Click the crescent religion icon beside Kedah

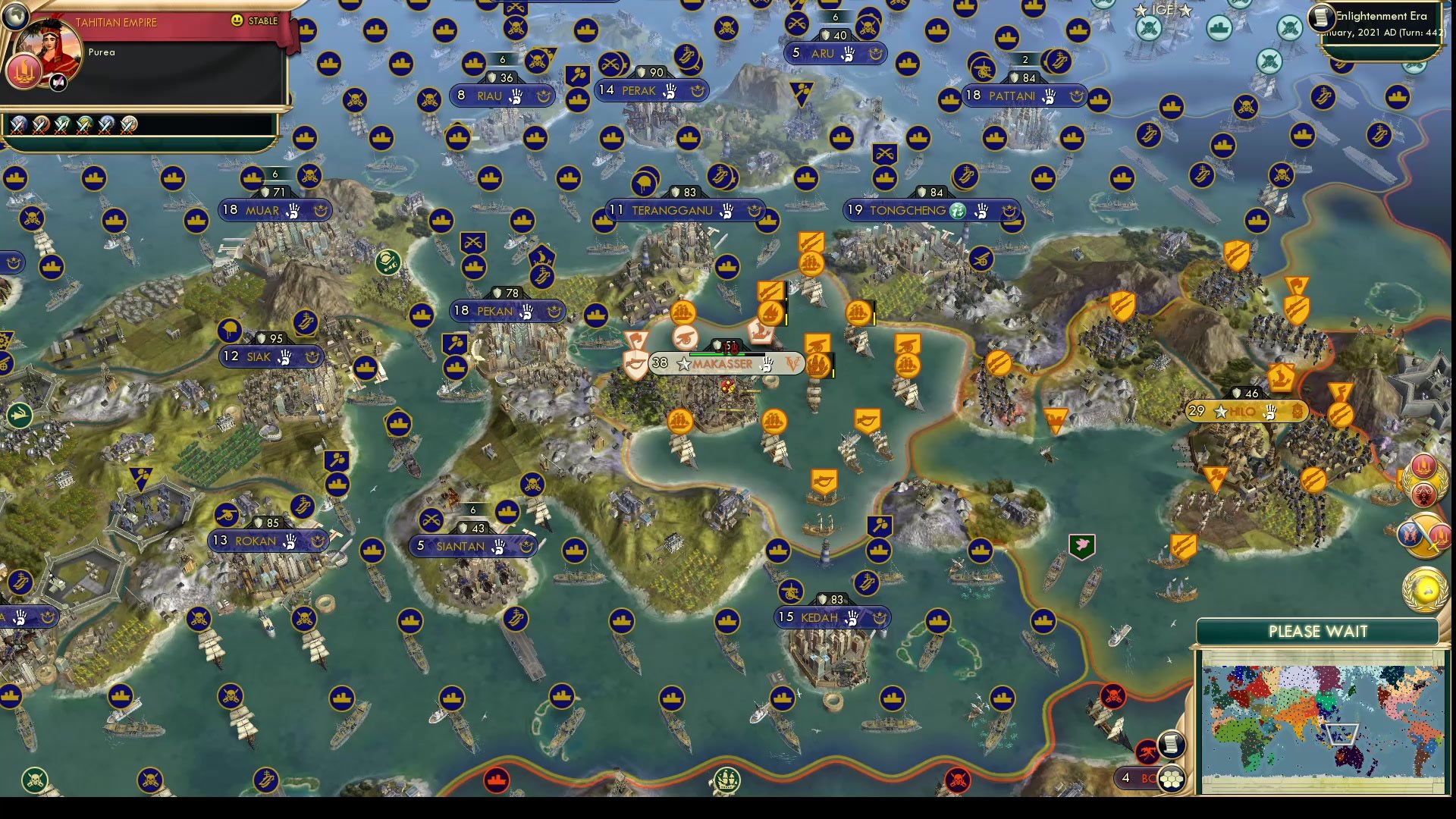(x=882, y=617)
